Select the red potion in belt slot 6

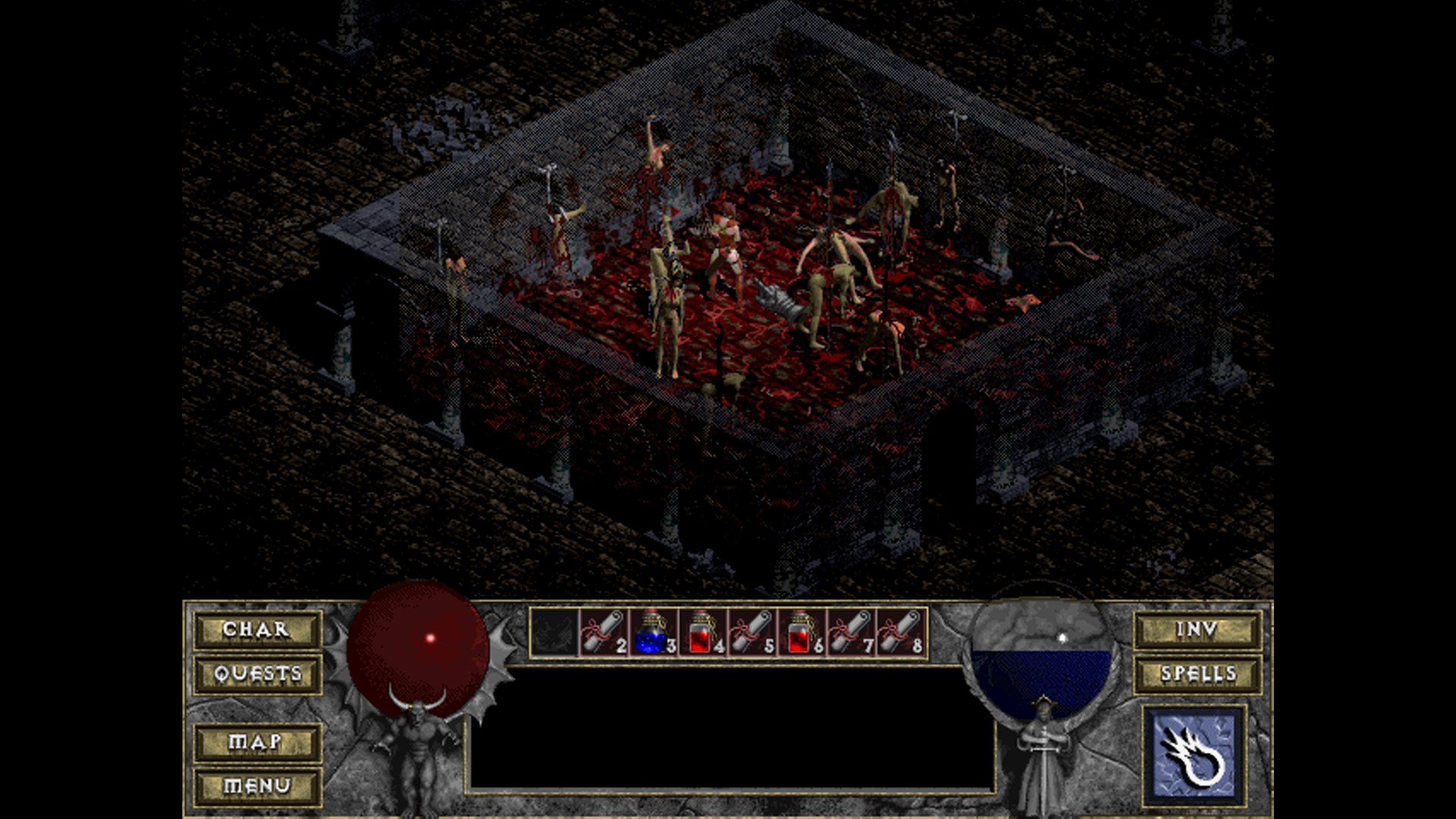[802, 632]
